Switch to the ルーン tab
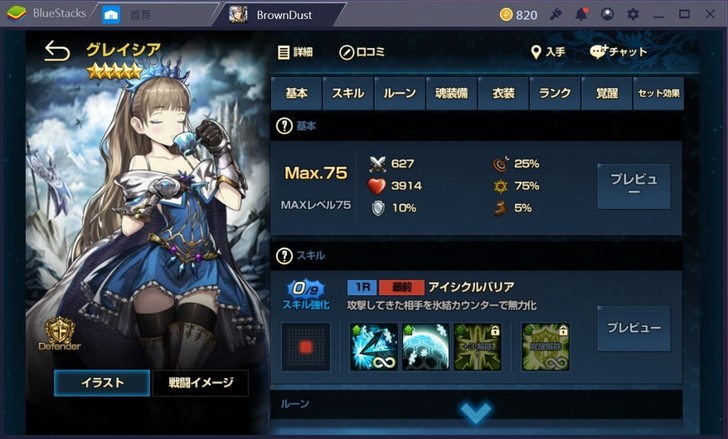 click(400, 93)
